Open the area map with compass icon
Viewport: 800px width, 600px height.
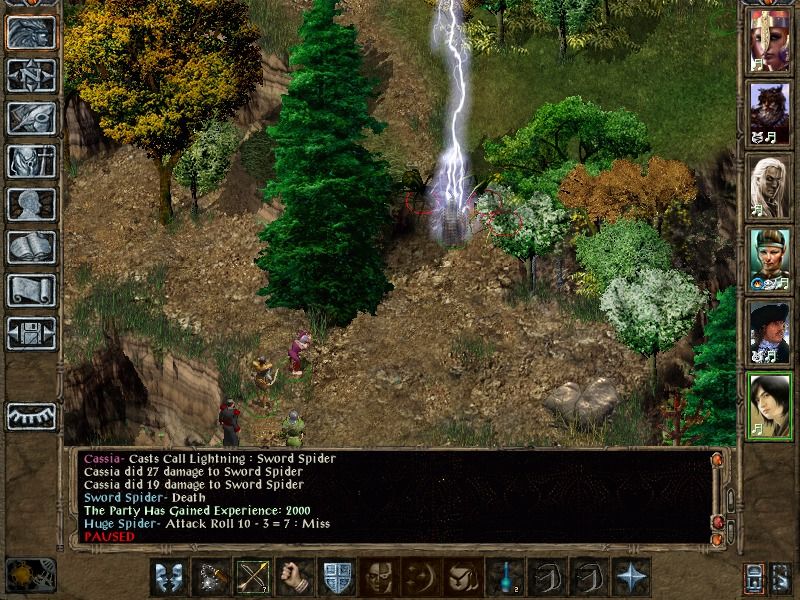point(31,76)
